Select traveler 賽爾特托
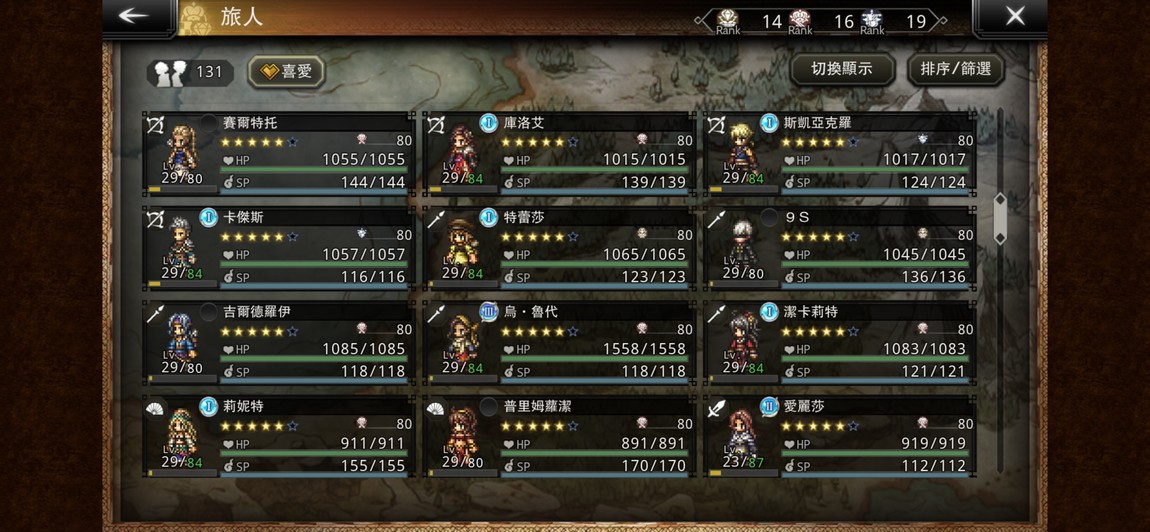1150x532 pixels. [x=279, y=153]
